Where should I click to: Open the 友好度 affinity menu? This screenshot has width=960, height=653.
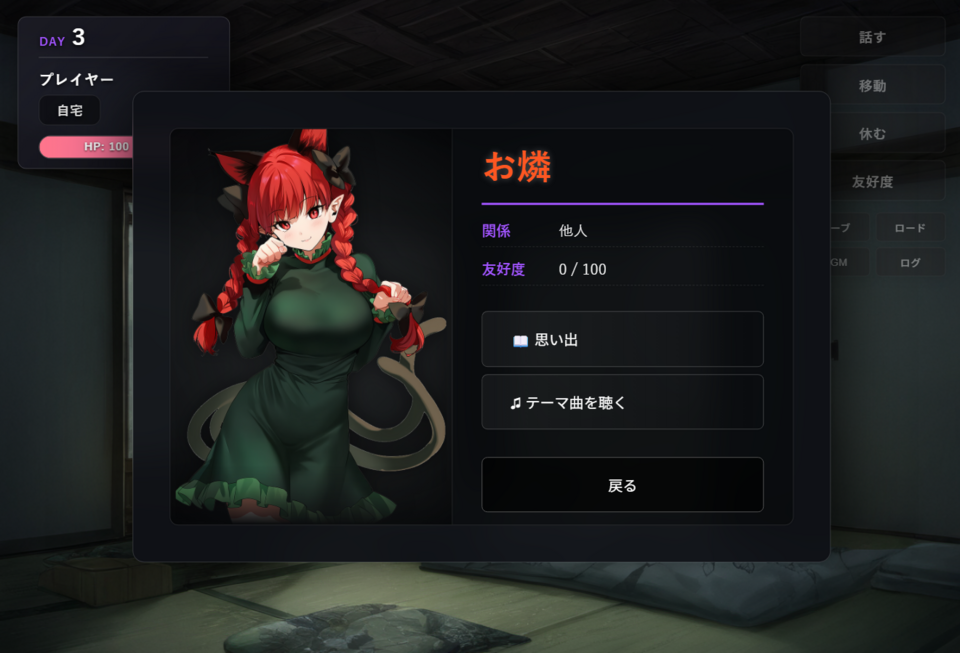pos(872,181)
